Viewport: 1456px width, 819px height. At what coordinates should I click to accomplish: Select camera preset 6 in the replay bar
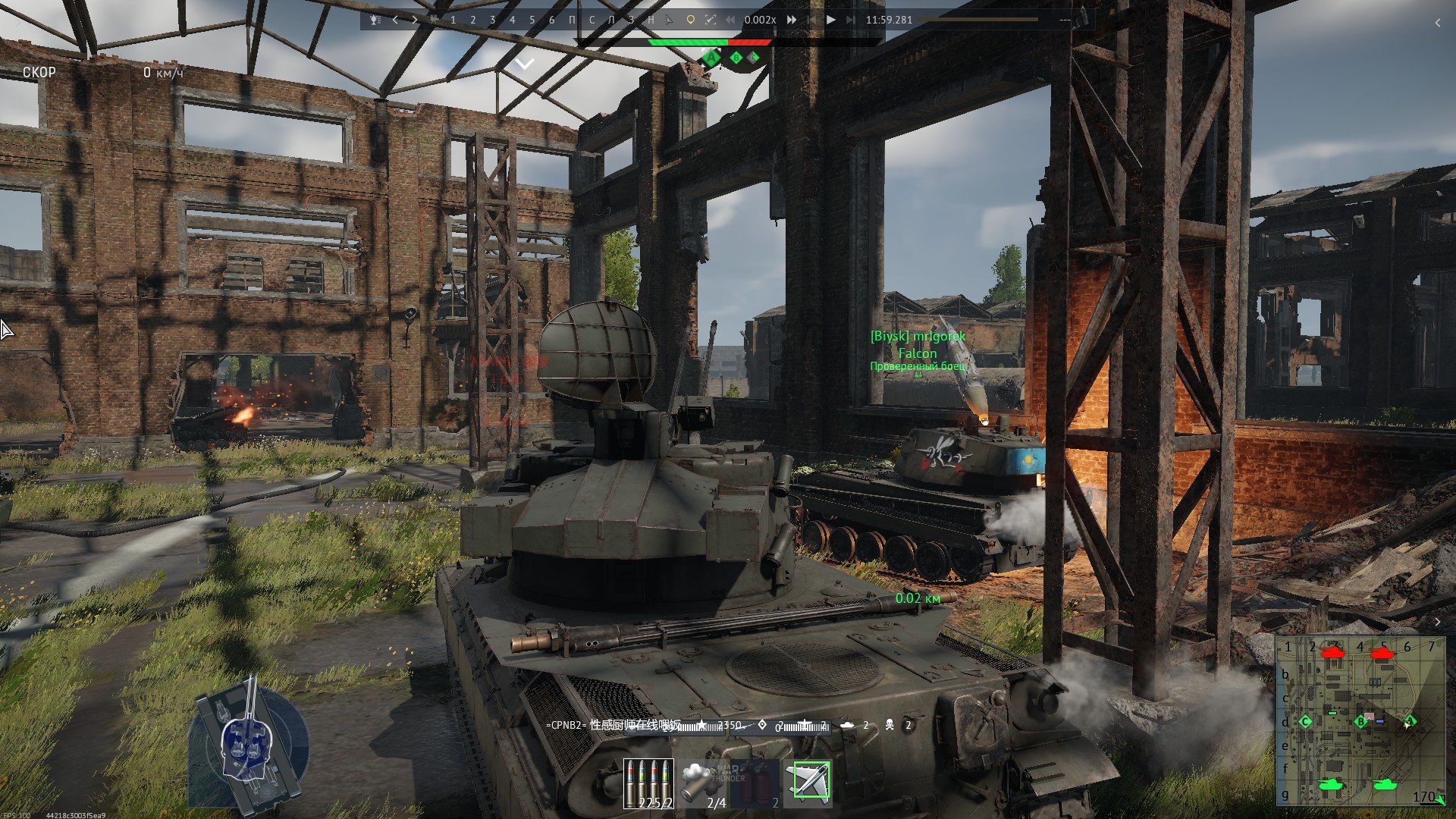(x=552, y=20)
